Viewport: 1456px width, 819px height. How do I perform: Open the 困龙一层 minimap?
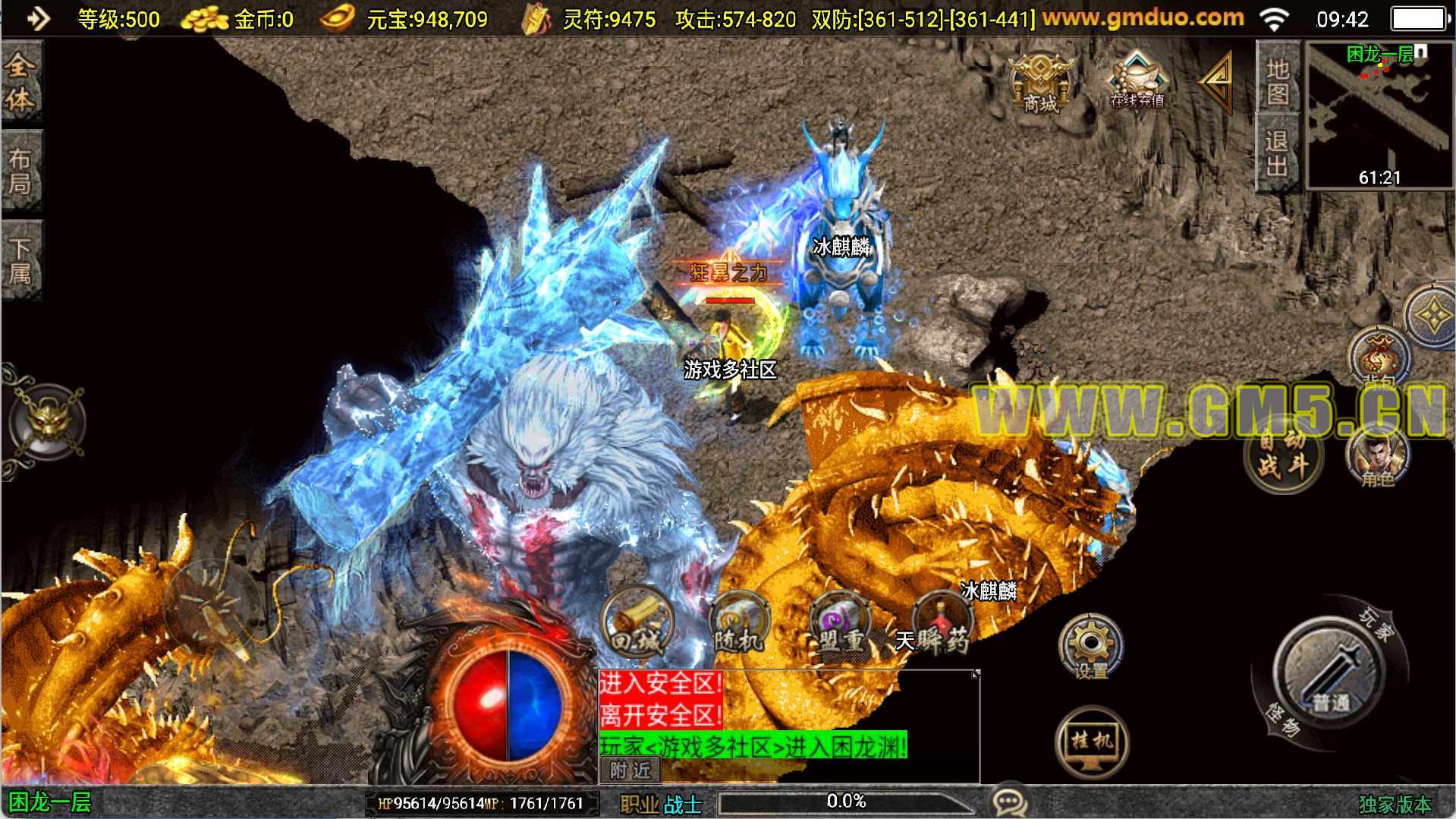[x=1379, y=114]
